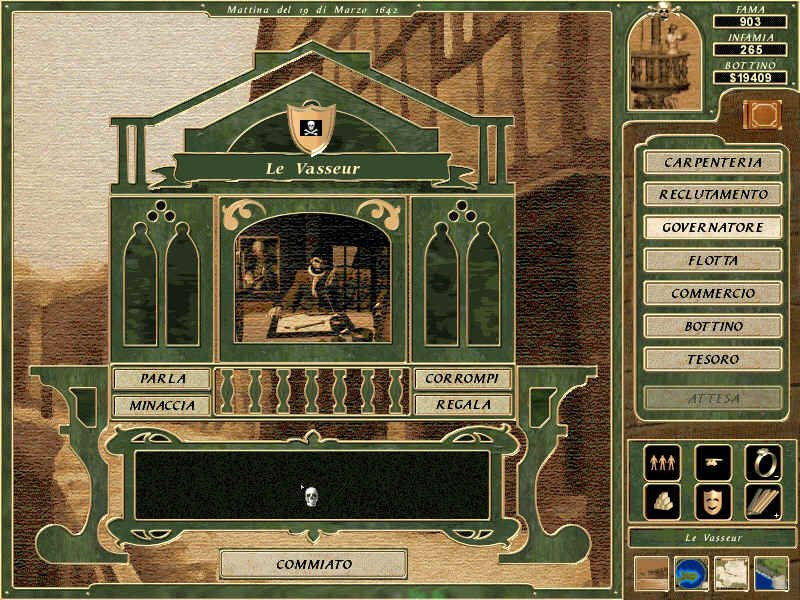Select the three crew figures icon
The width and height of the screenshot is (800, 600).
661,462
